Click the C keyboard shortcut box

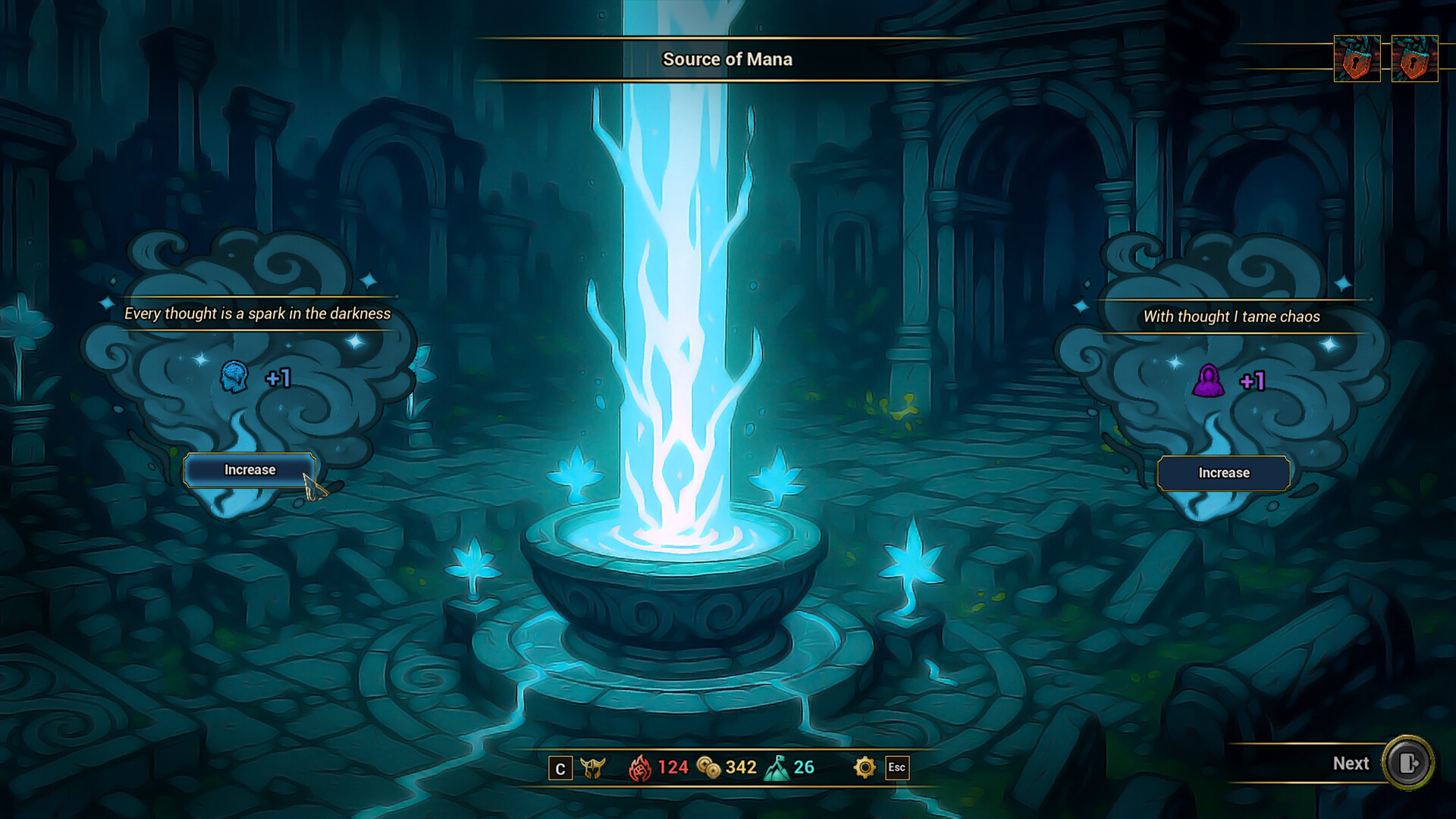(560, 767)
